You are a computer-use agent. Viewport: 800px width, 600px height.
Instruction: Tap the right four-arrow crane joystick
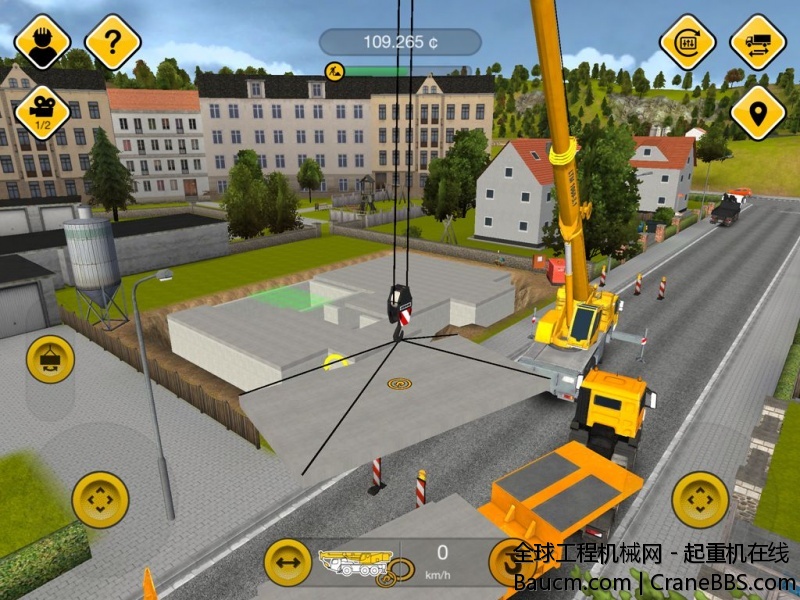pyautogui.click(x=700, y=499)
